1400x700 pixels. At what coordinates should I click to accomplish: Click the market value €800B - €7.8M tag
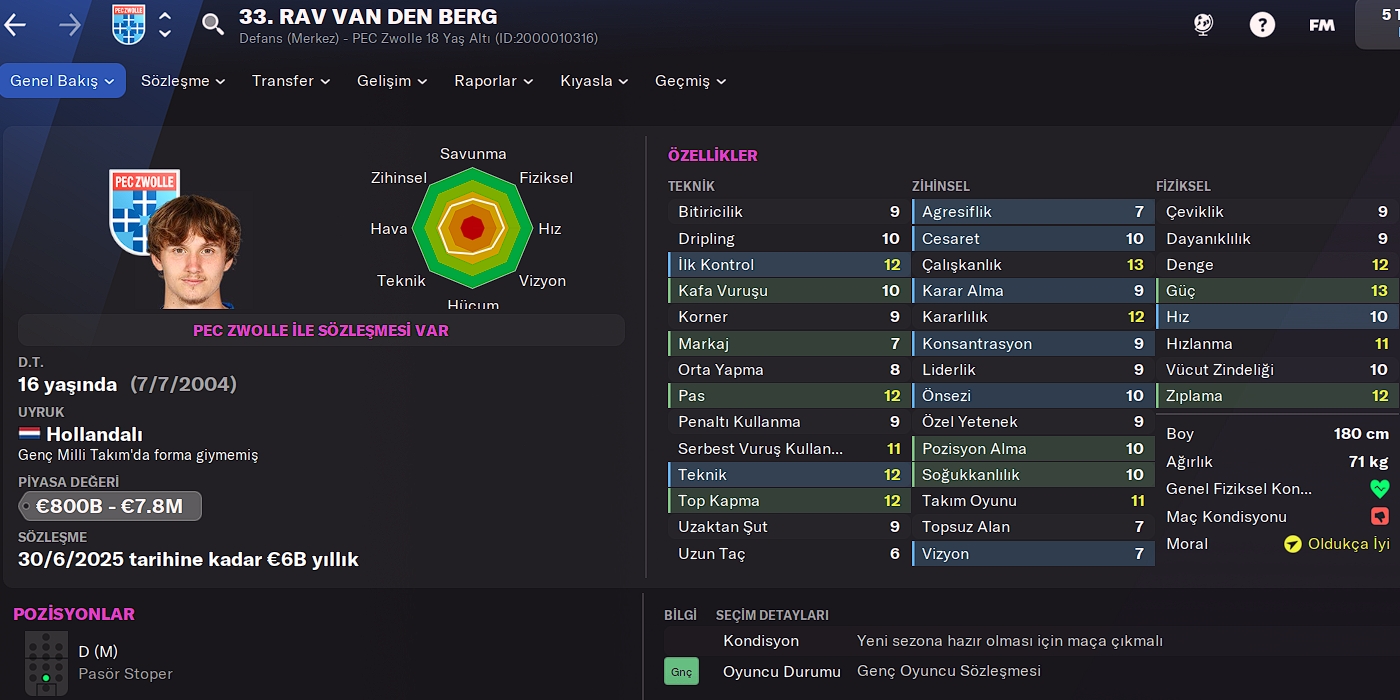[x=110, y=506]
